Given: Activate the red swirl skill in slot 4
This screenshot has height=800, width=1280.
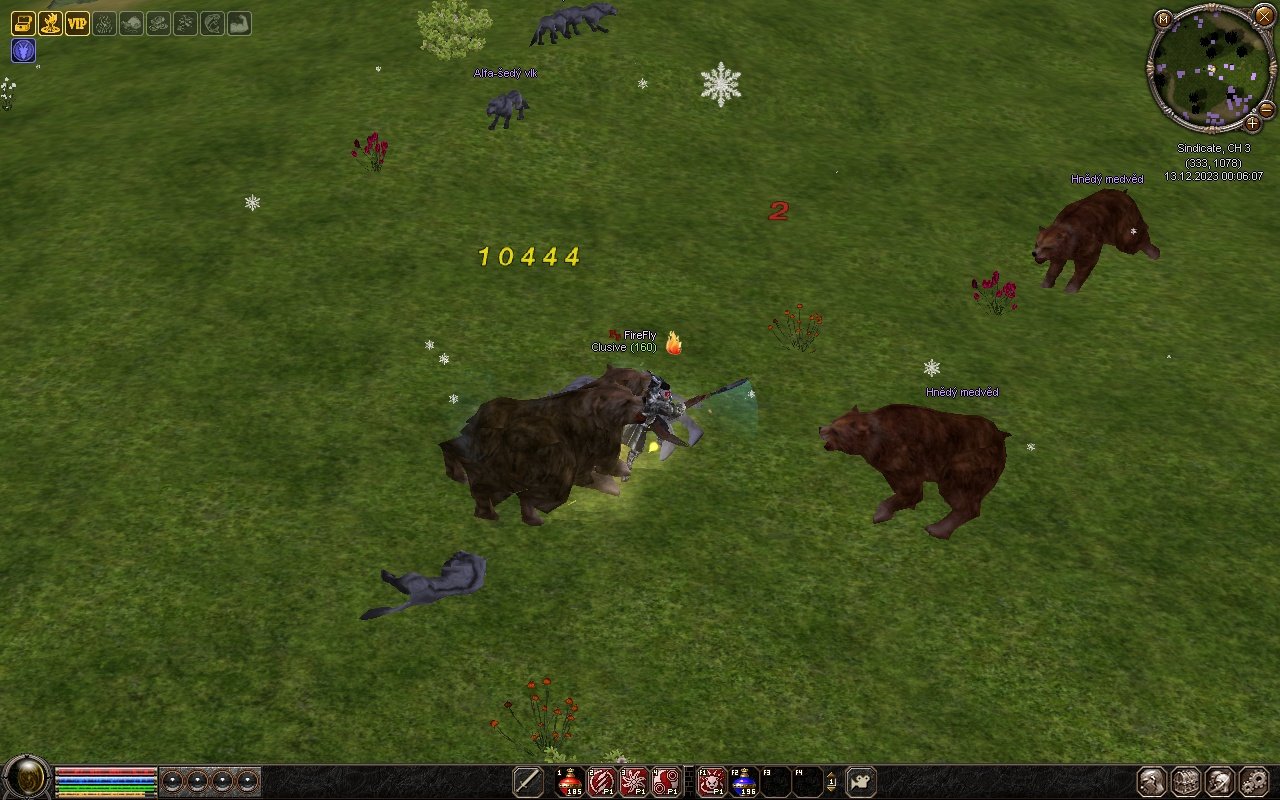Looking at the screenshot, I should tap(666, 781).
